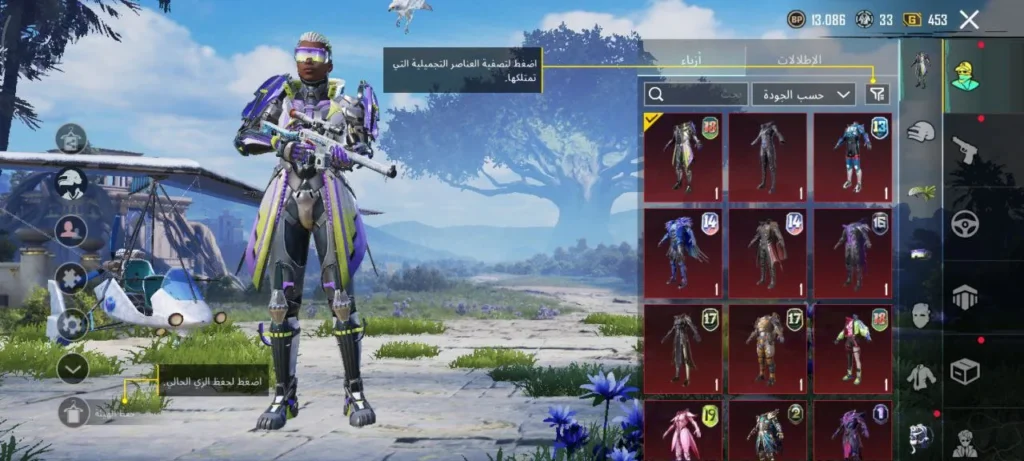Select the gloves subcategory icon

[920, 131]
